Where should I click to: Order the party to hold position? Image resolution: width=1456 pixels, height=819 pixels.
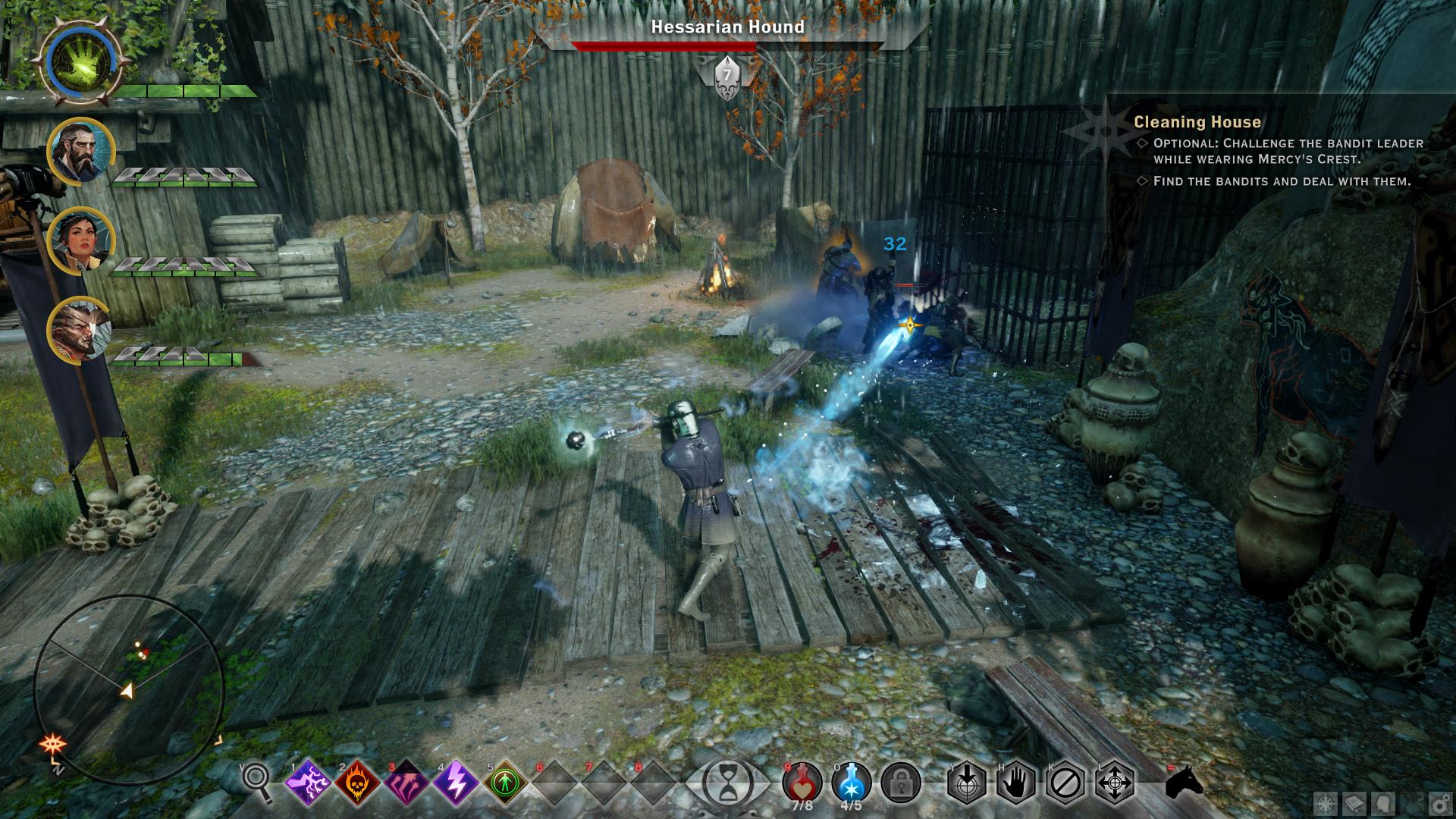coord(1016,782)
